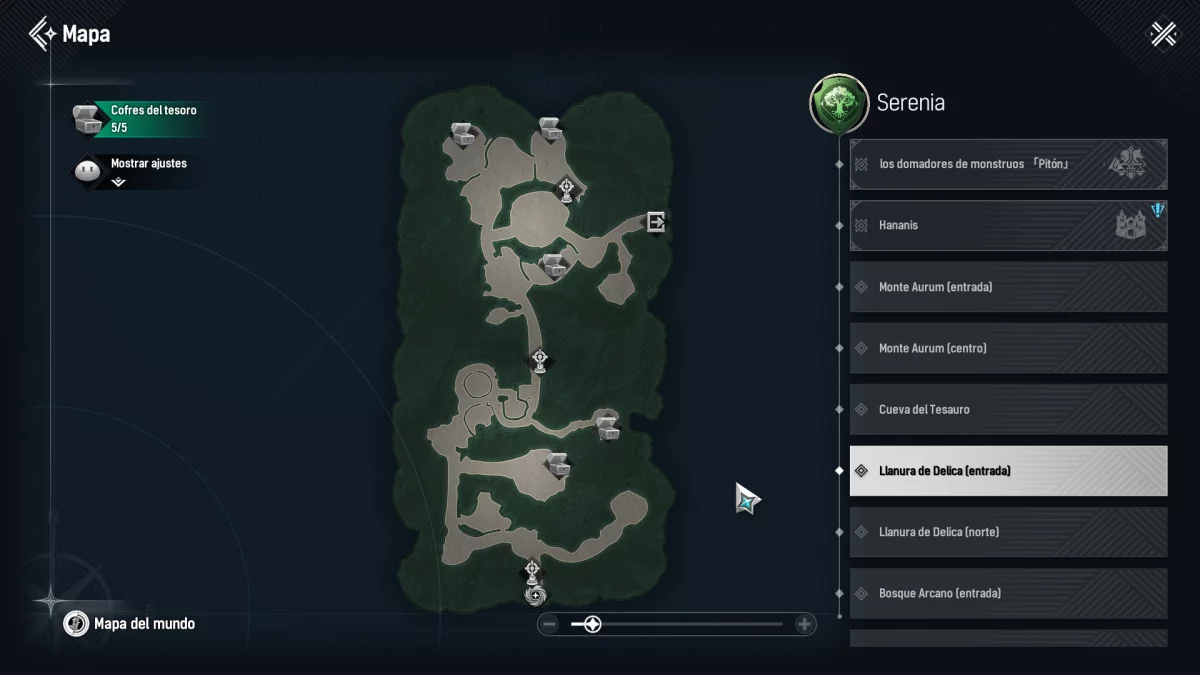Open the Serenia region emblem
Screen dimensions: 1200x675
(x=838, y=103)
